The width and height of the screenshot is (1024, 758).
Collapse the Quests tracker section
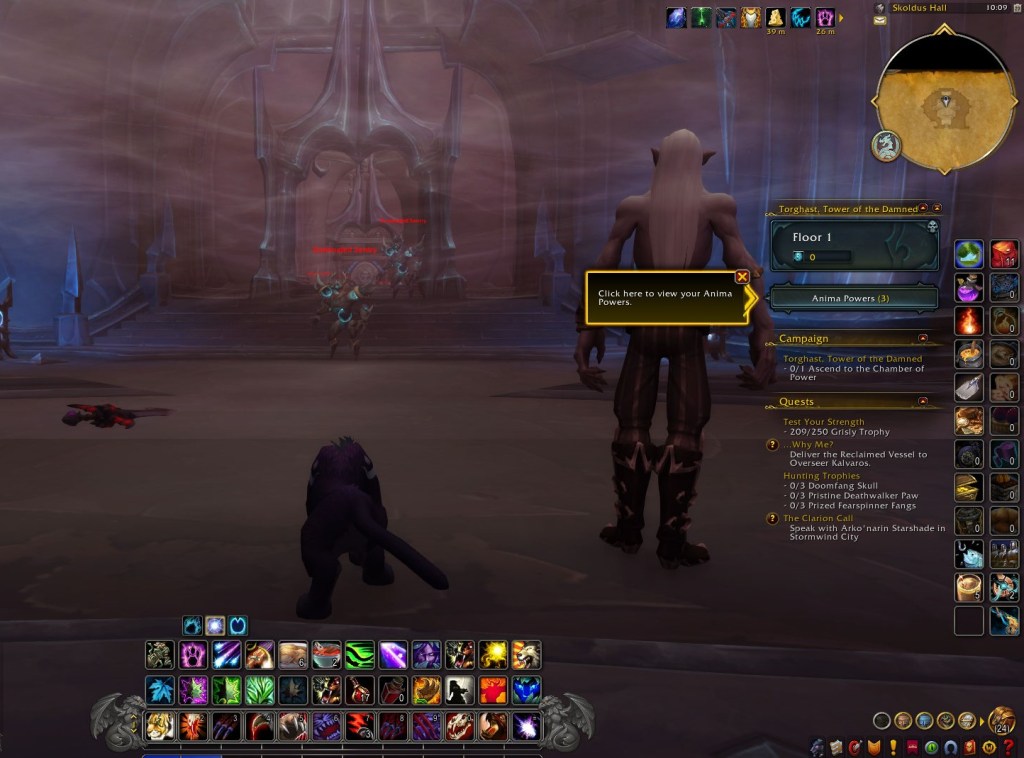click(922, 402)
